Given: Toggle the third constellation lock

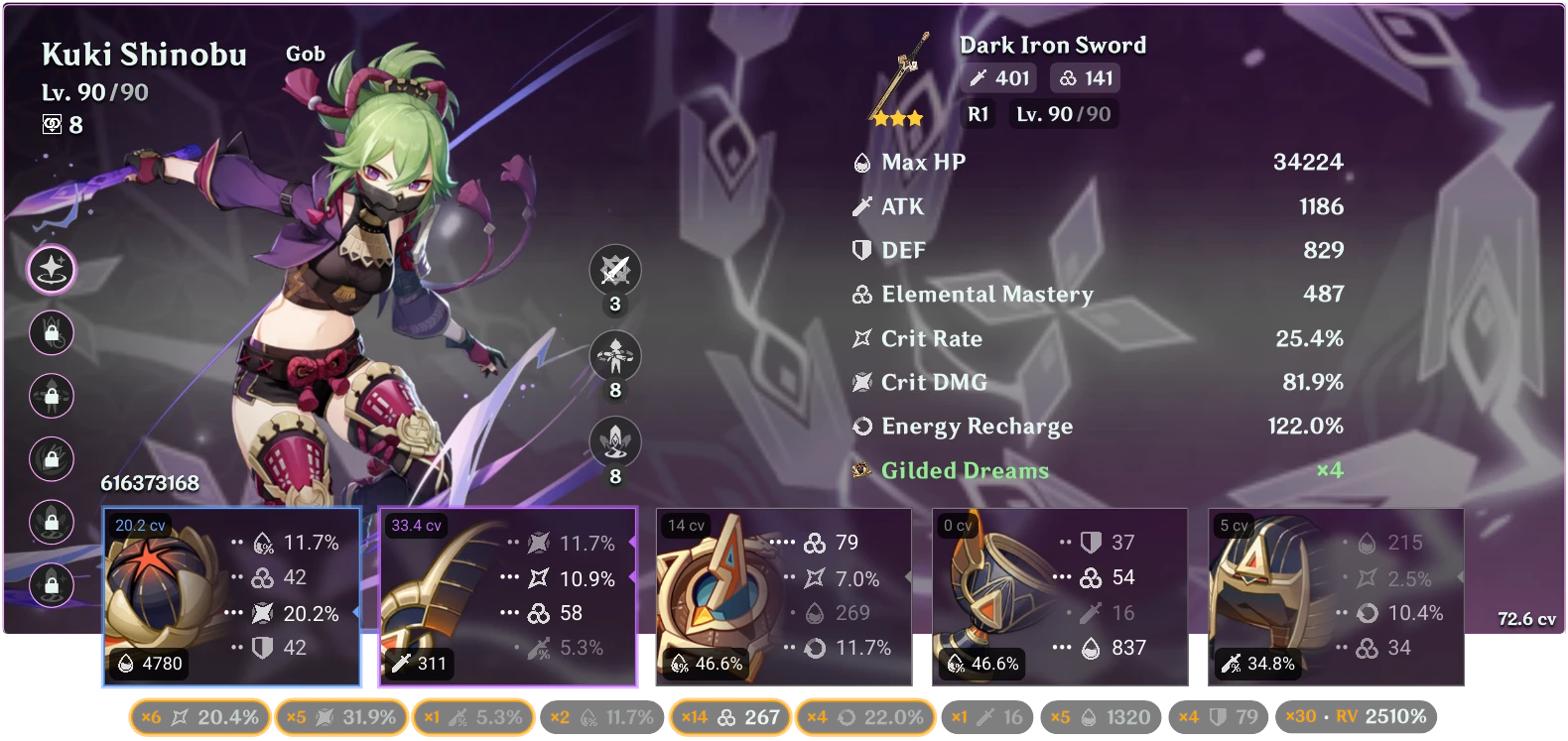Looking at the screenshot, I should coord(52,396).
